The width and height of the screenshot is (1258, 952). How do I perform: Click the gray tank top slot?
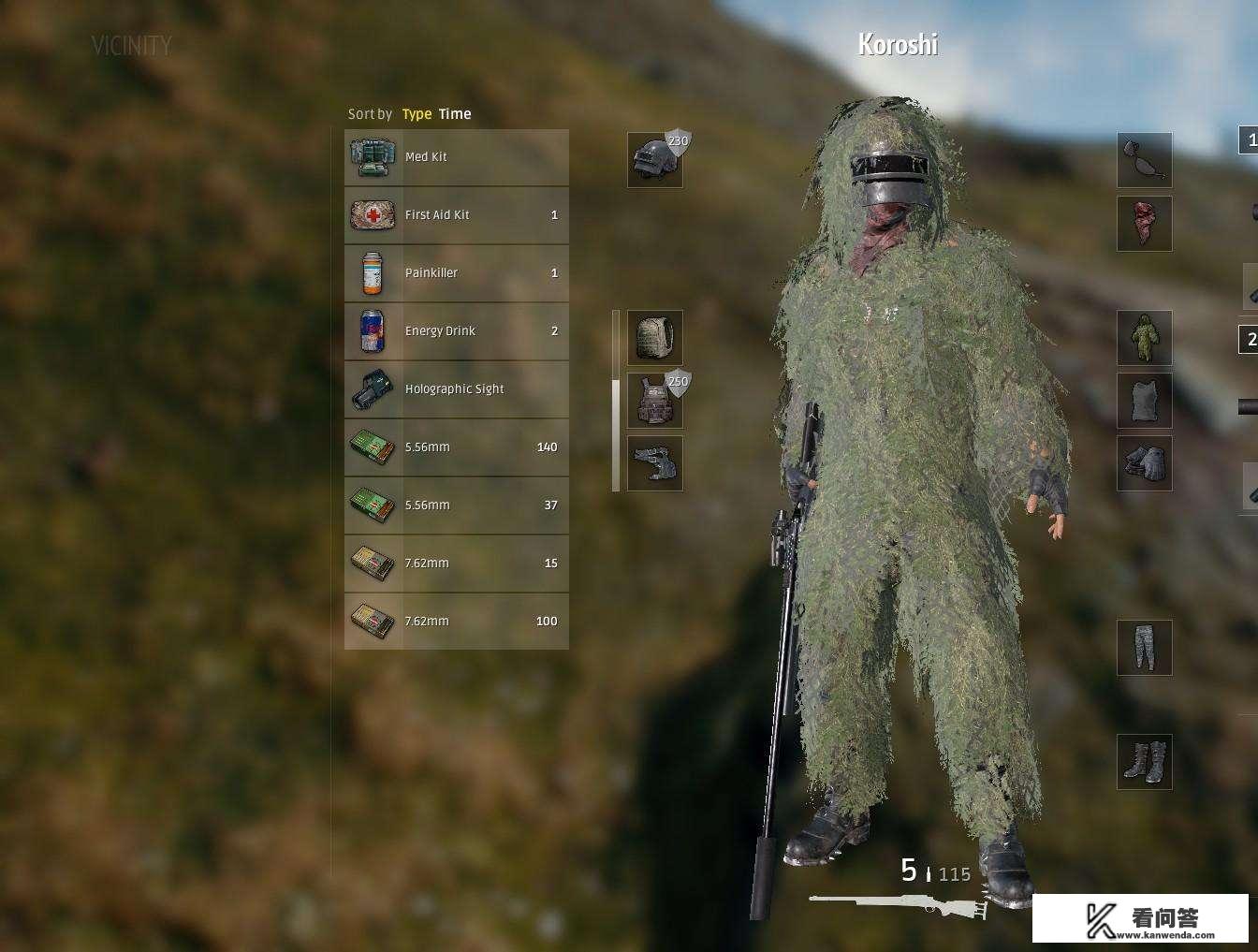(x=1145, y=401)
